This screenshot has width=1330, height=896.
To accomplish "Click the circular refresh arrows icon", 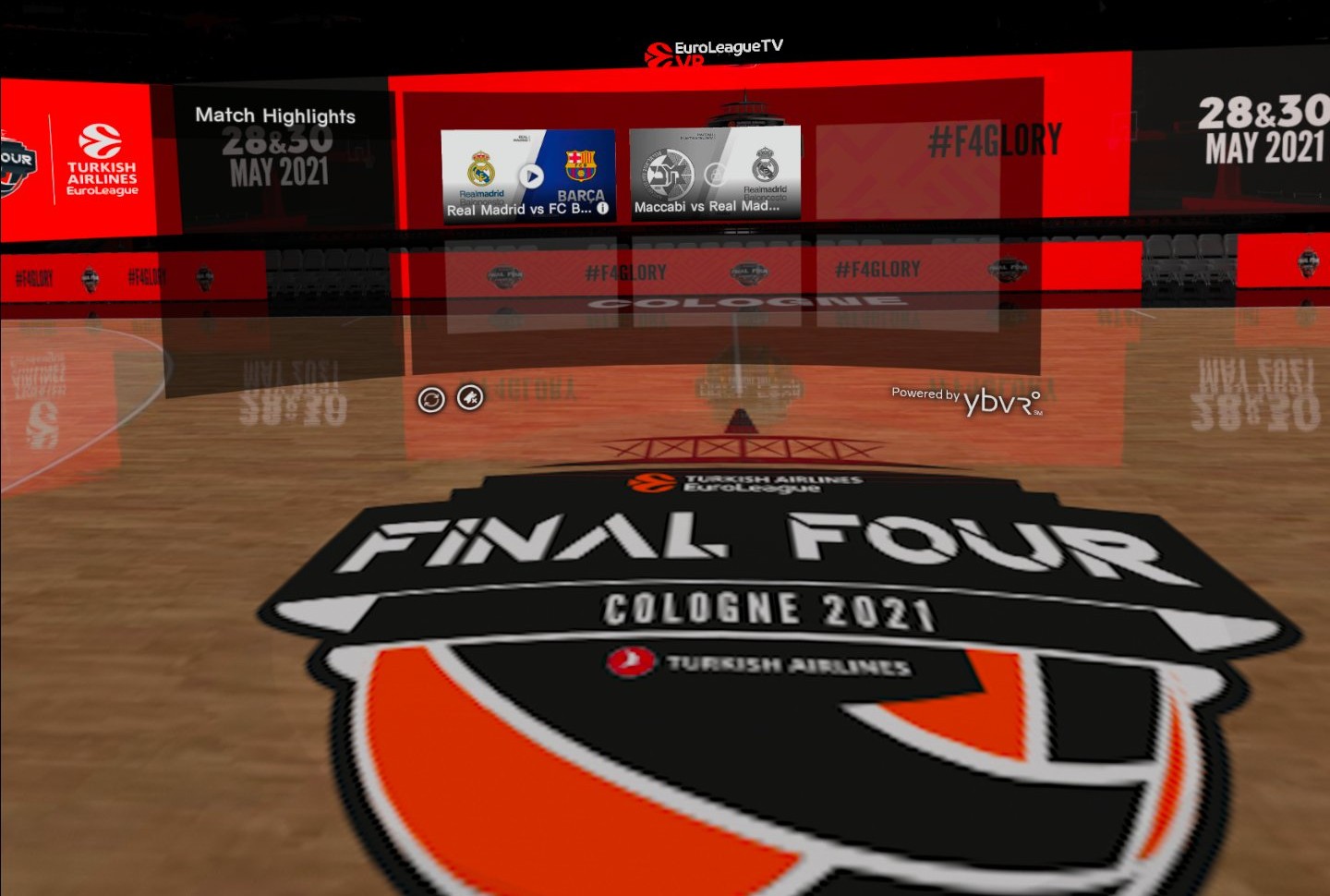I will click(431, 400).
